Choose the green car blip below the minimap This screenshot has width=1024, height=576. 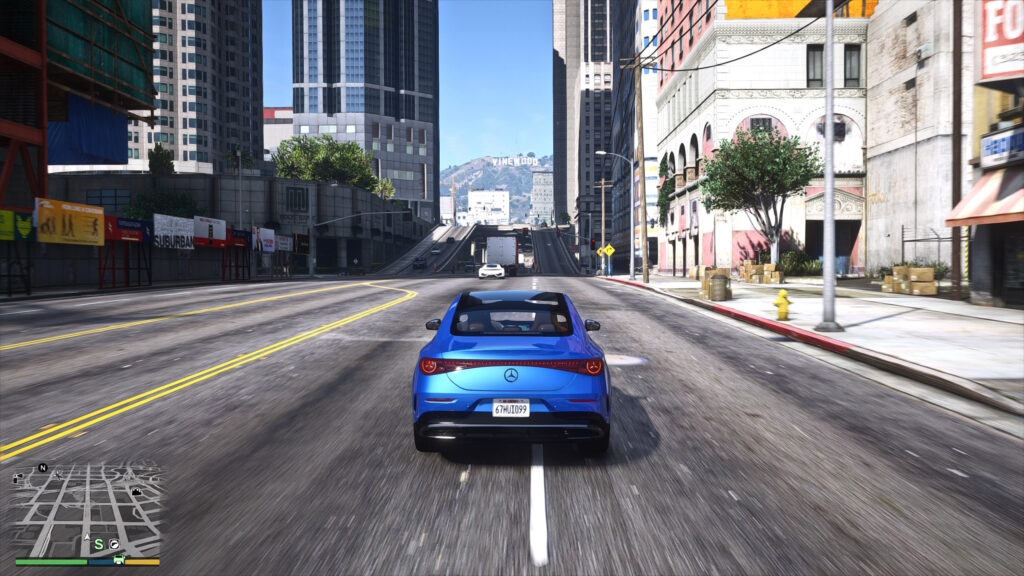pos(119,559)
